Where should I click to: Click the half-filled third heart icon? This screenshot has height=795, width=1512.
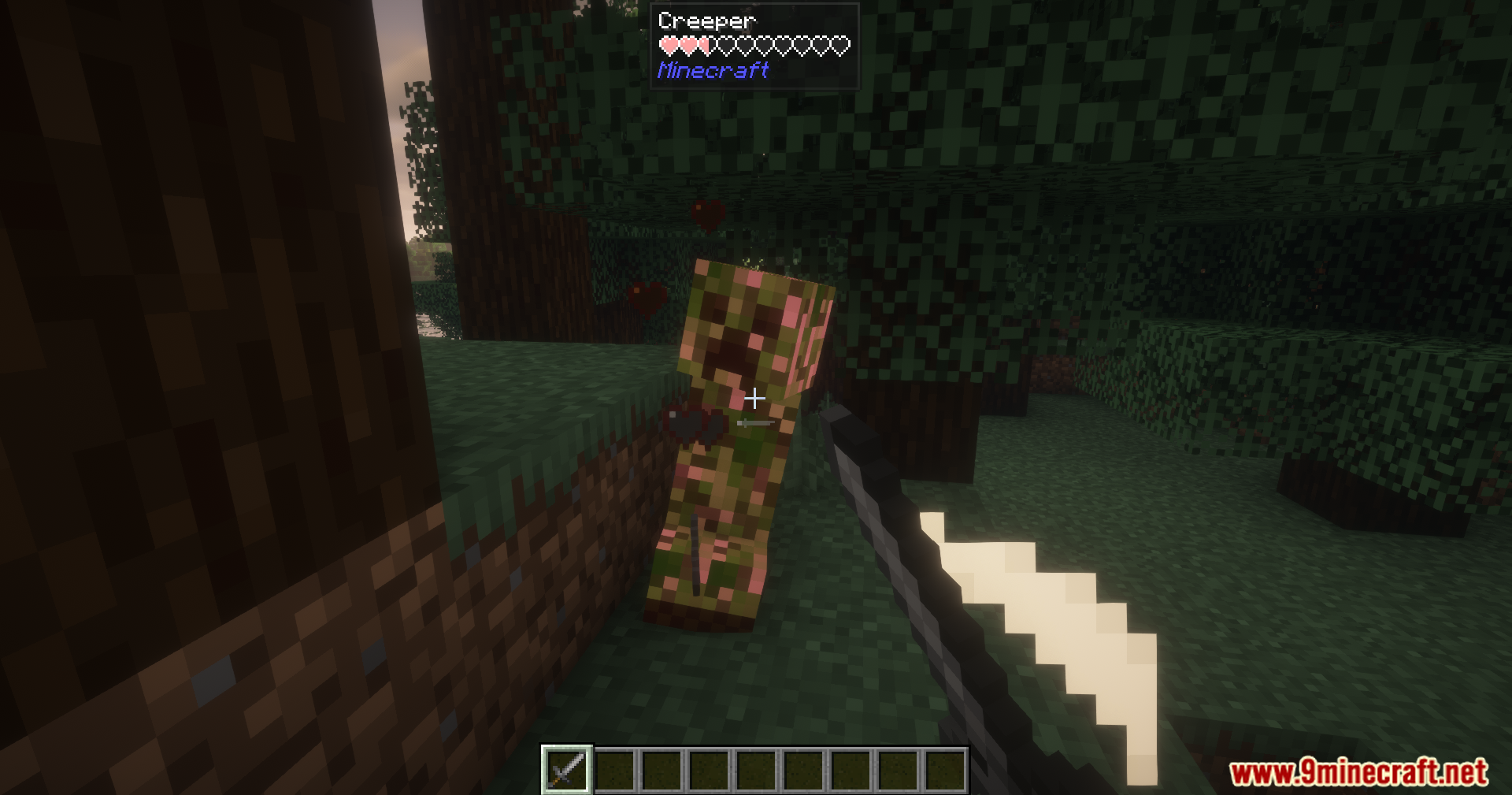(x=706, y=44)
